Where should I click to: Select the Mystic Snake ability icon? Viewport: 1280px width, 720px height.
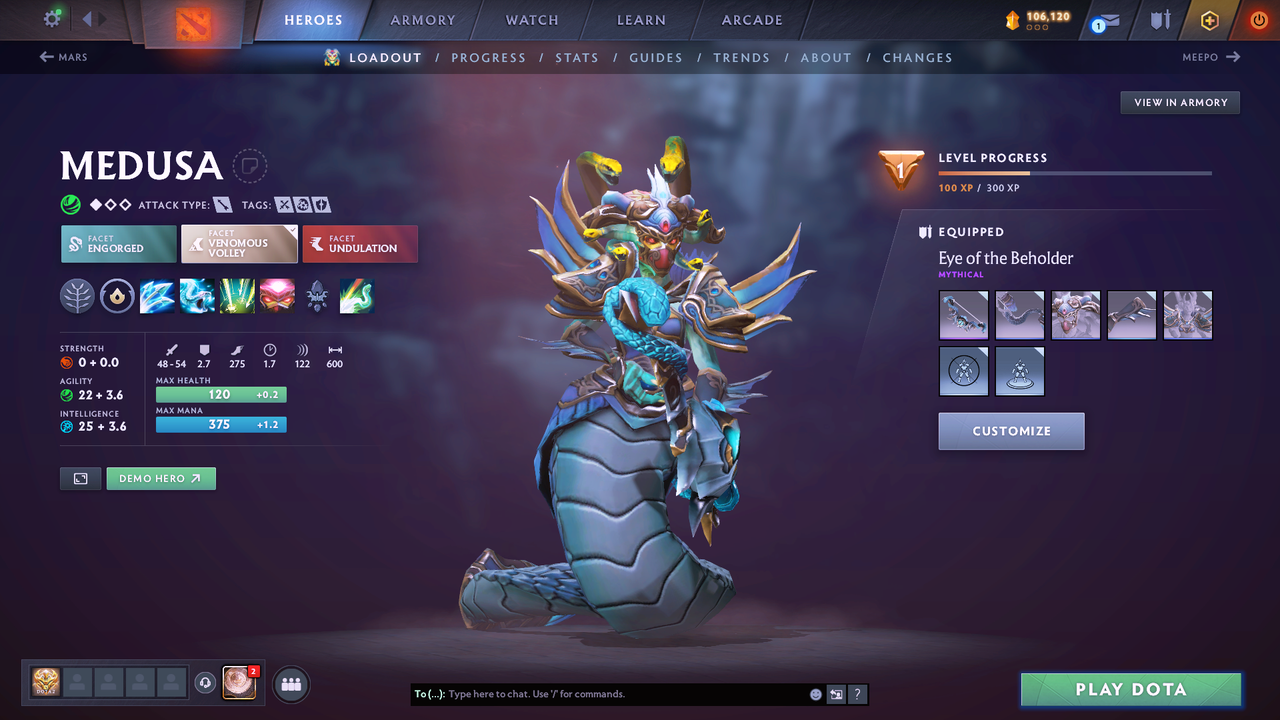point(197,296)
